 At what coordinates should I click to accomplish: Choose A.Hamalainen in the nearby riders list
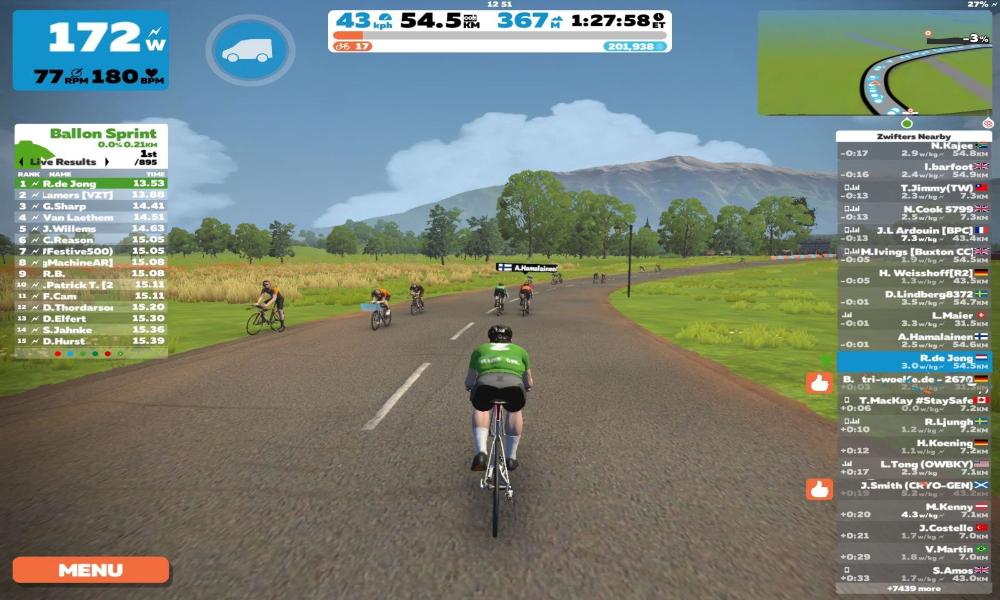click(913, 341)
